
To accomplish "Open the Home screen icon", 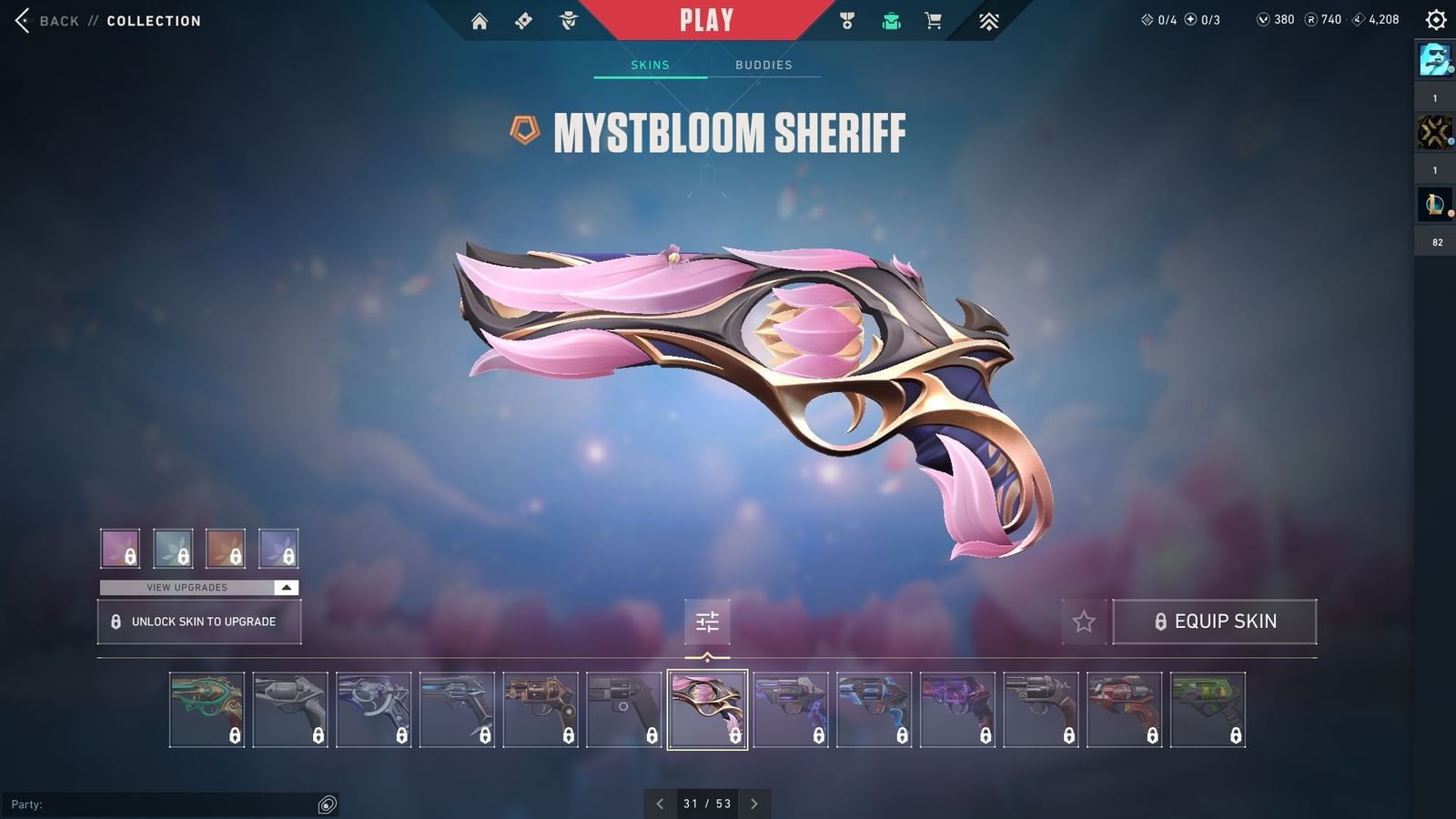I will click(x=480, y=18).
